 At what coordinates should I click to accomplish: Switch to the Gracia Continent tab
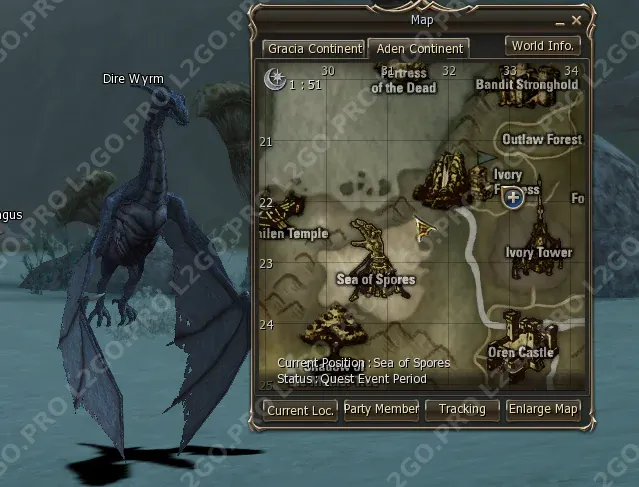click(313, 48)
